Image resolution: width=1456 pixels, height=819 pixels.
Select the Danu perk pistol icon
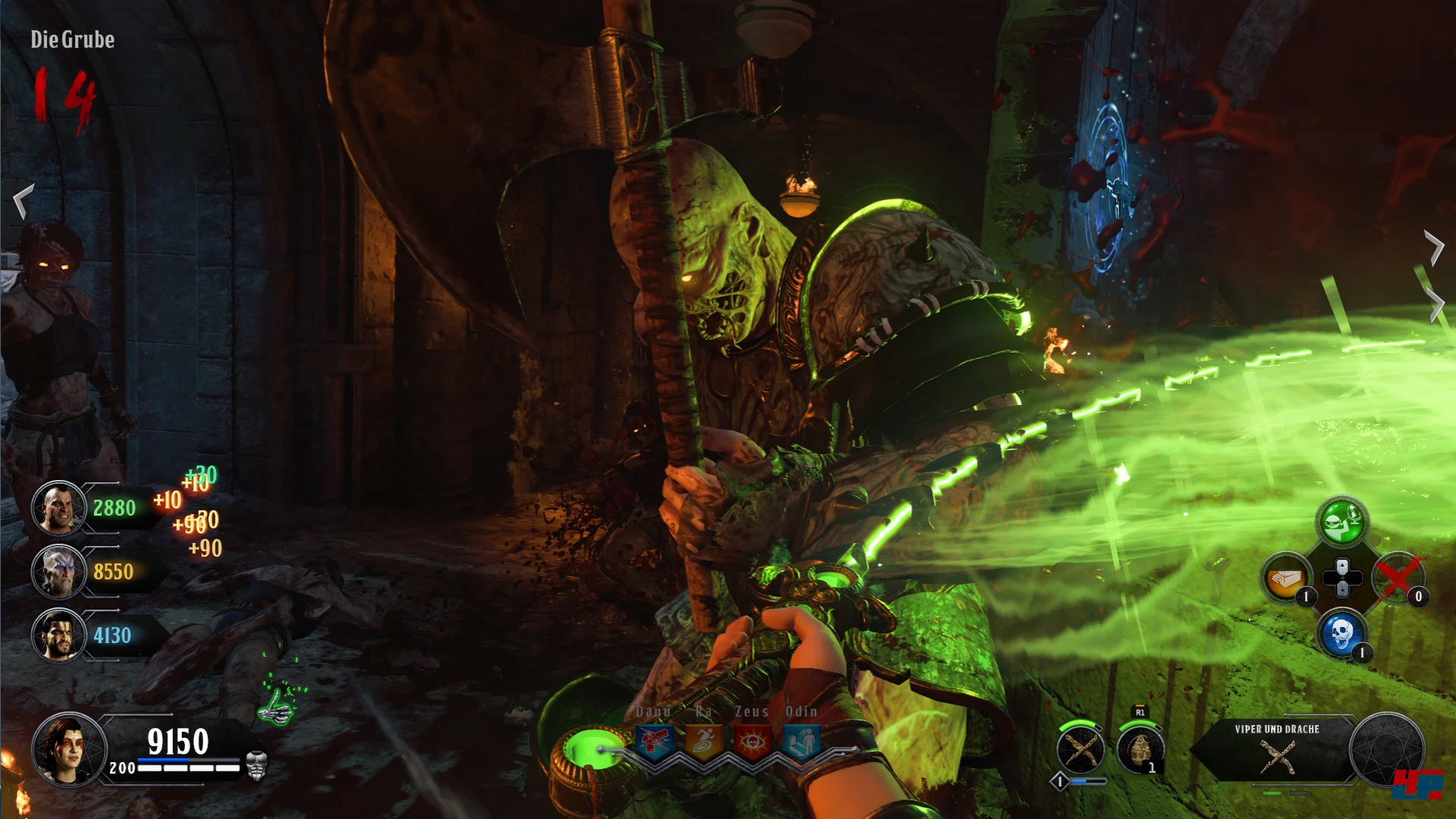(654, 741)
